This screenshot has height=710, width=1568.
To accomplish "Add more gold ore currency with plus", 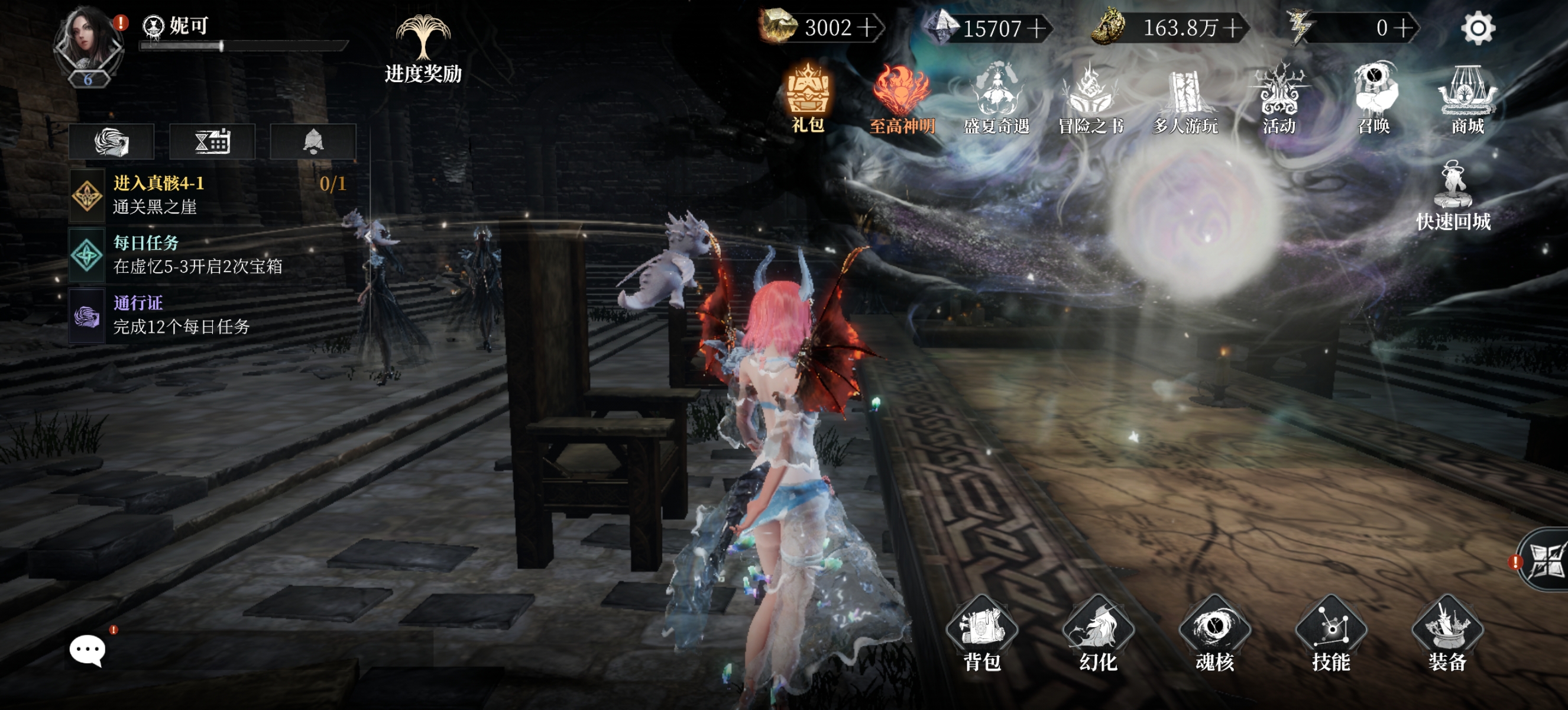I will [x=867, y=28].
